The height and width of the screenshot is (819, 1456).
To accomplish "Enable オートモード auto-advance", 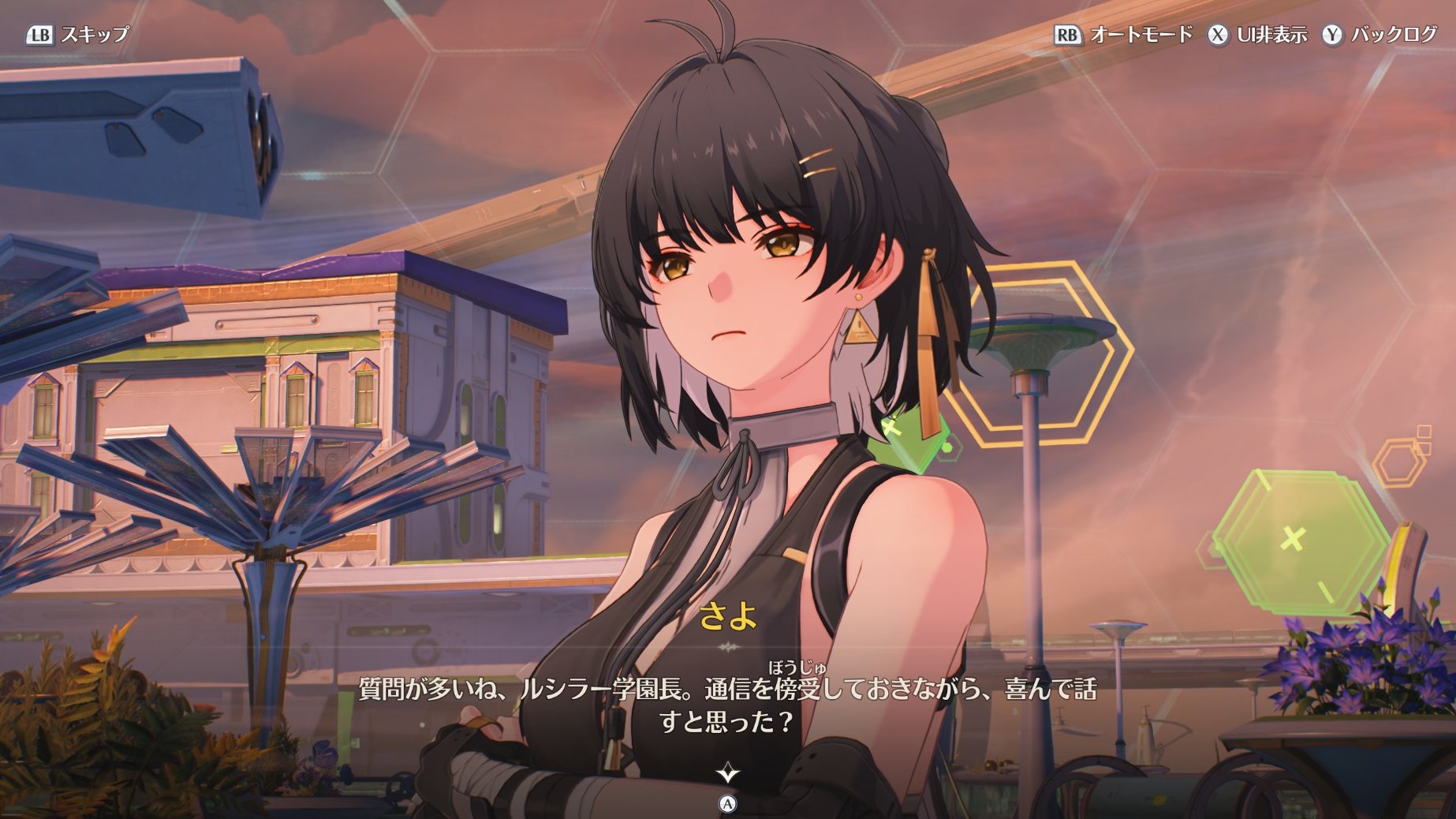I will click(1123, 35).
